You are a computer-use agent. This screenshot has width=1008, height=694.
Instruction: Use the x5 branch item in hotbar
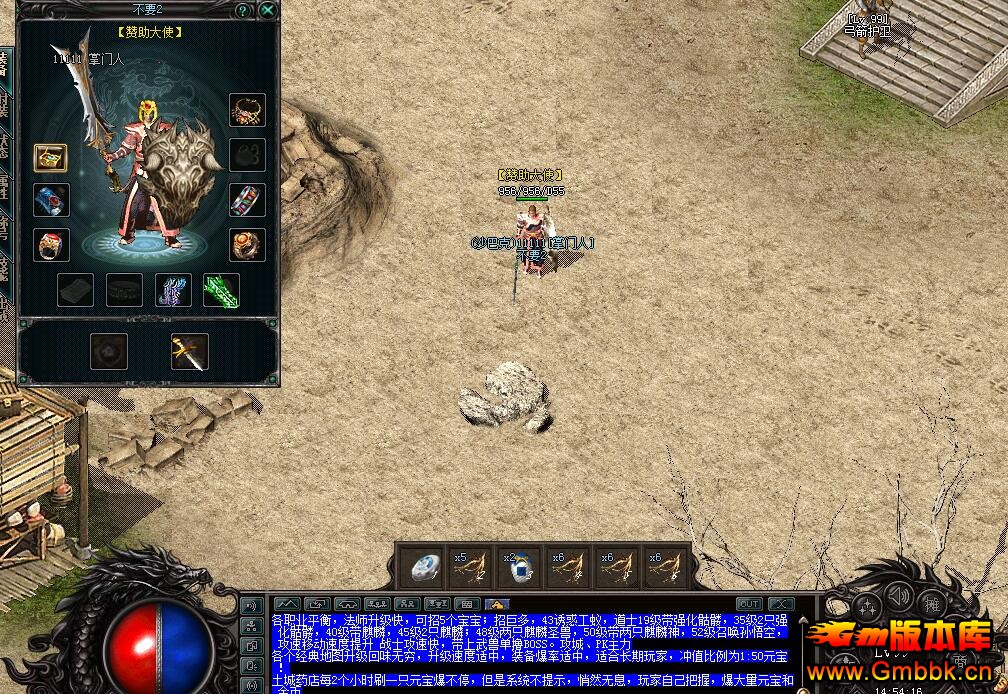coord(473,568)
